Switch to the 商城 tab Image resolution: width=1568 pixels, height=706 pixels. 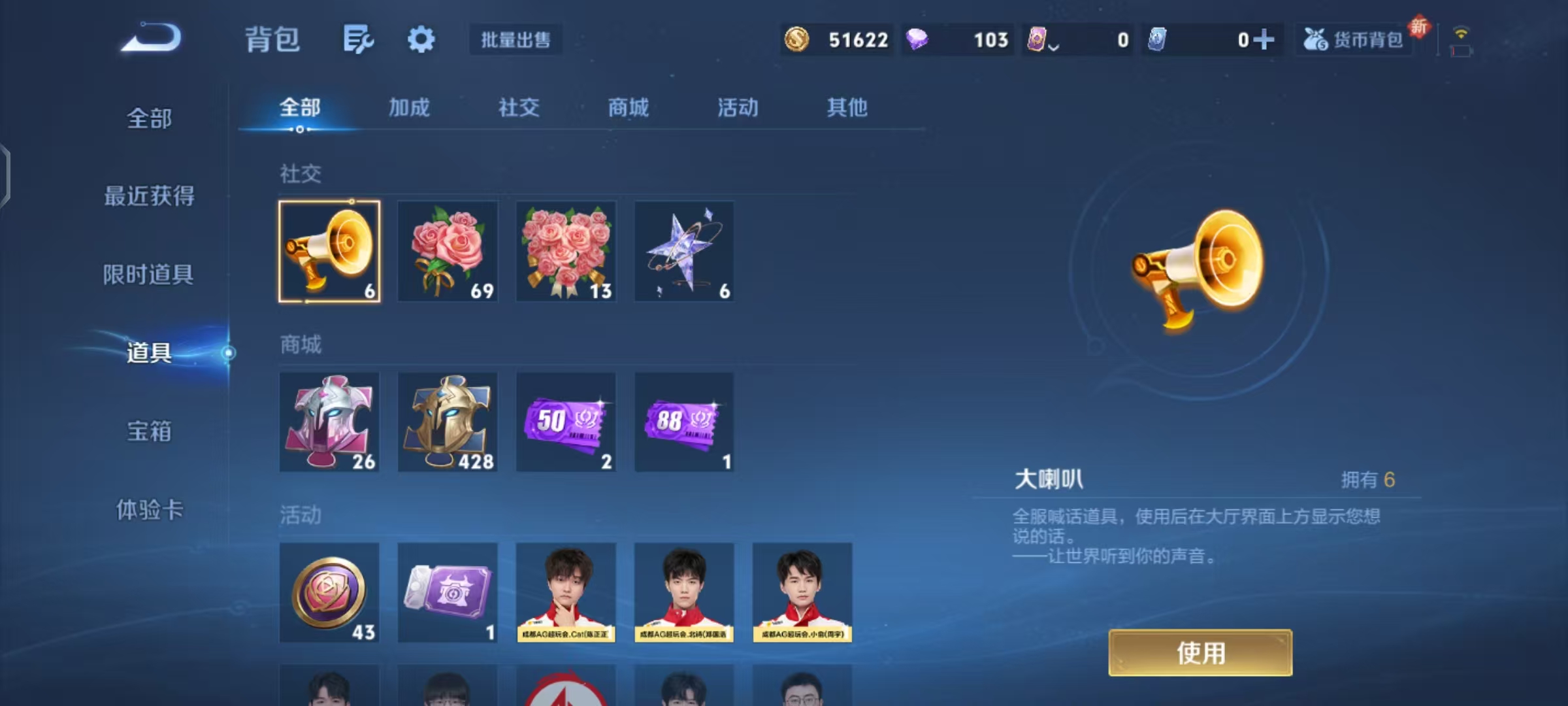pos(627,108)
